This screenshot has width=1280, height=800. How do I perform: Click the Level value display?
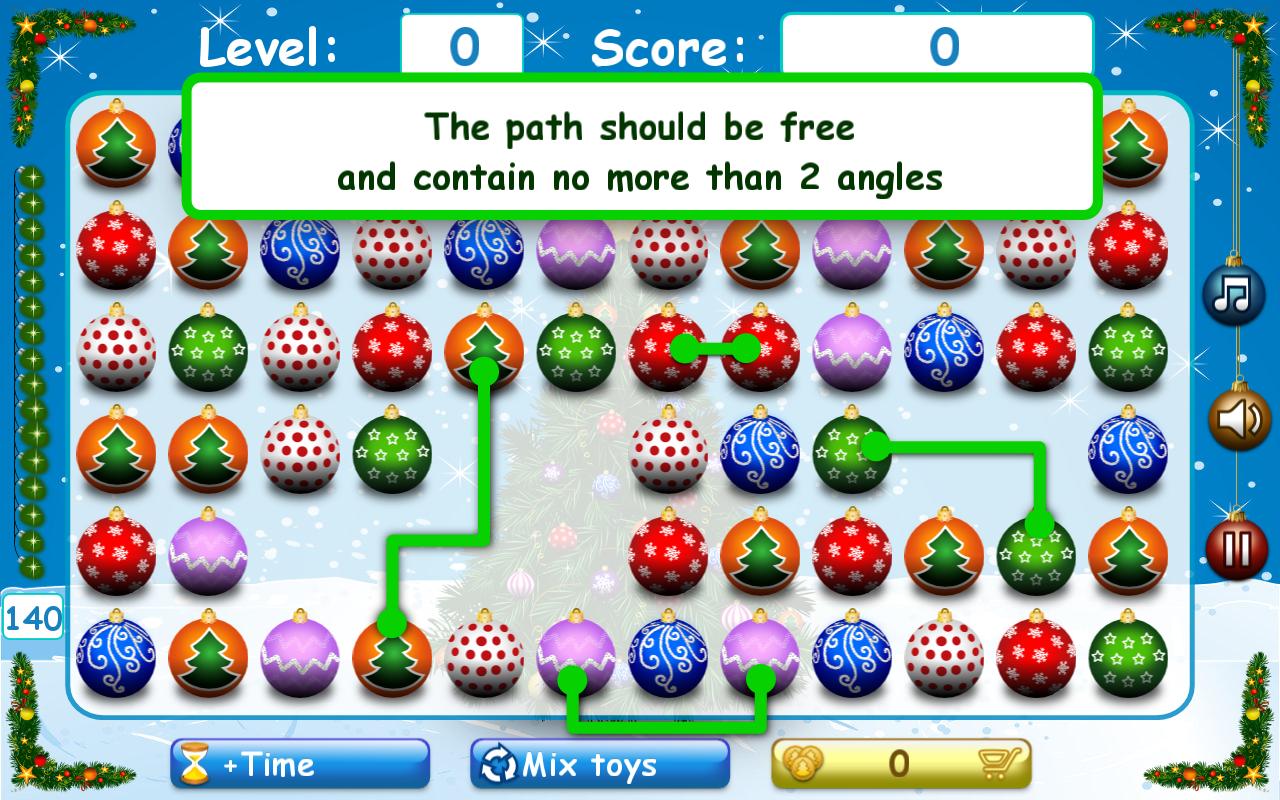point(458,44)
